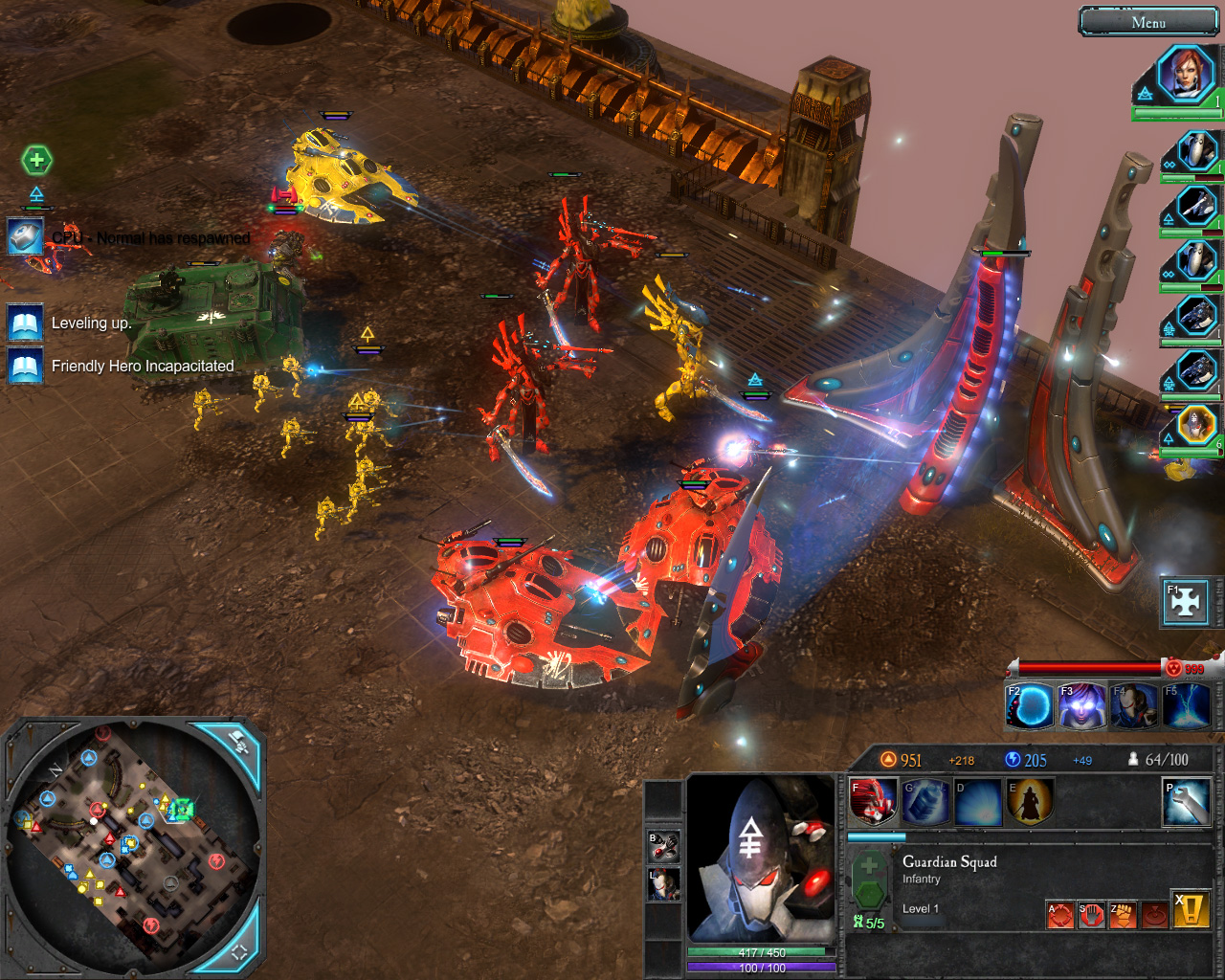Choose the melee fist stance command
The image size is (1225, 980).
pos(1123,915)
